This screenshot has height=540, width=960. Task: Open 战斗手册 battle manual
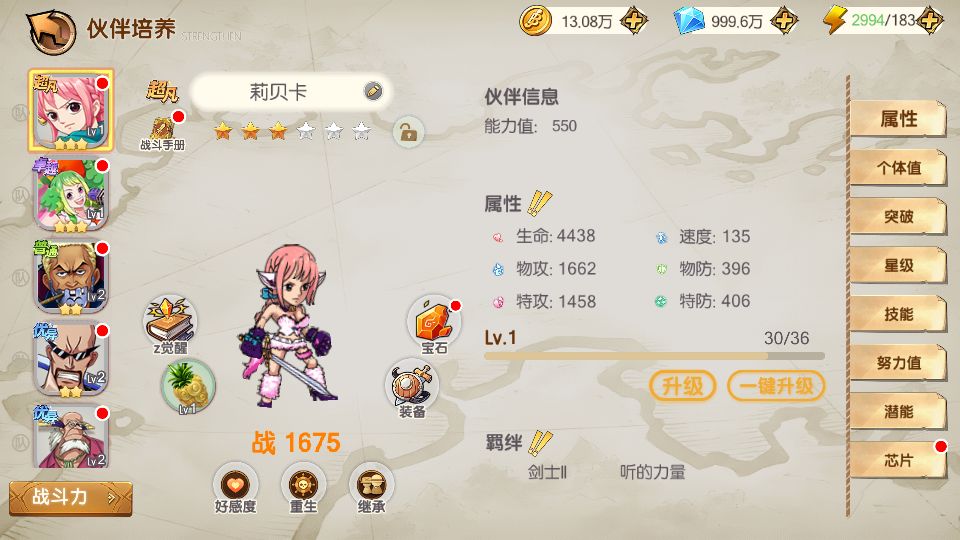point(162,132)
